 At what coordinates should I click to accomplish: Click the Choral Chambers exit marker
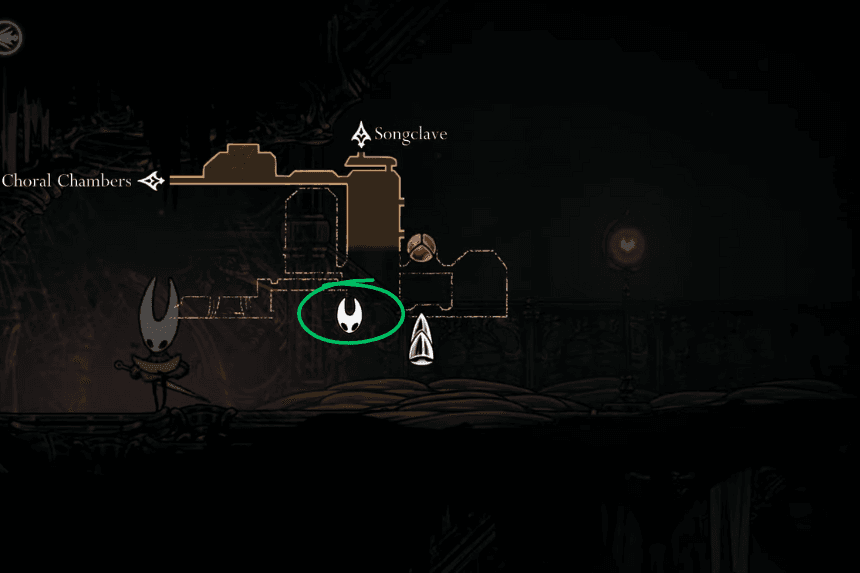(152, 181)
